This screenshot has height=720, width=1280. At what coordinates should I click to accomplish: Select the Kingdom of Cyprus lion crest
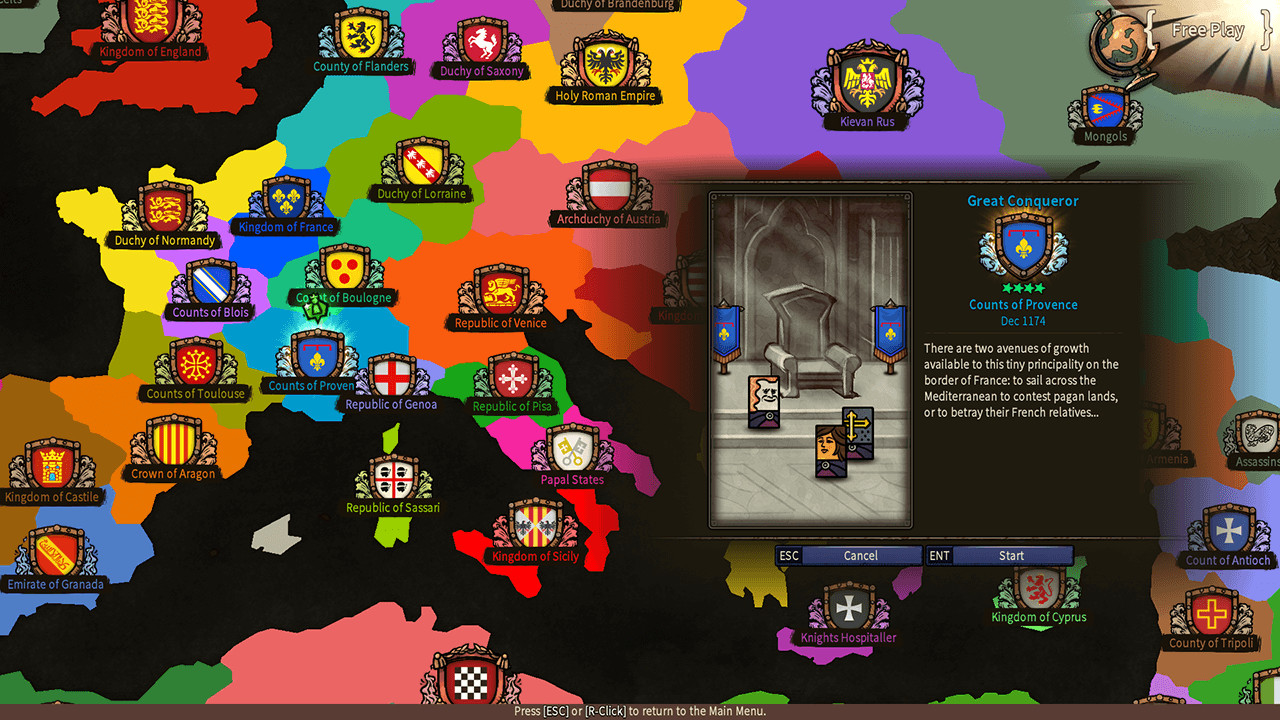pos(1038,590)
